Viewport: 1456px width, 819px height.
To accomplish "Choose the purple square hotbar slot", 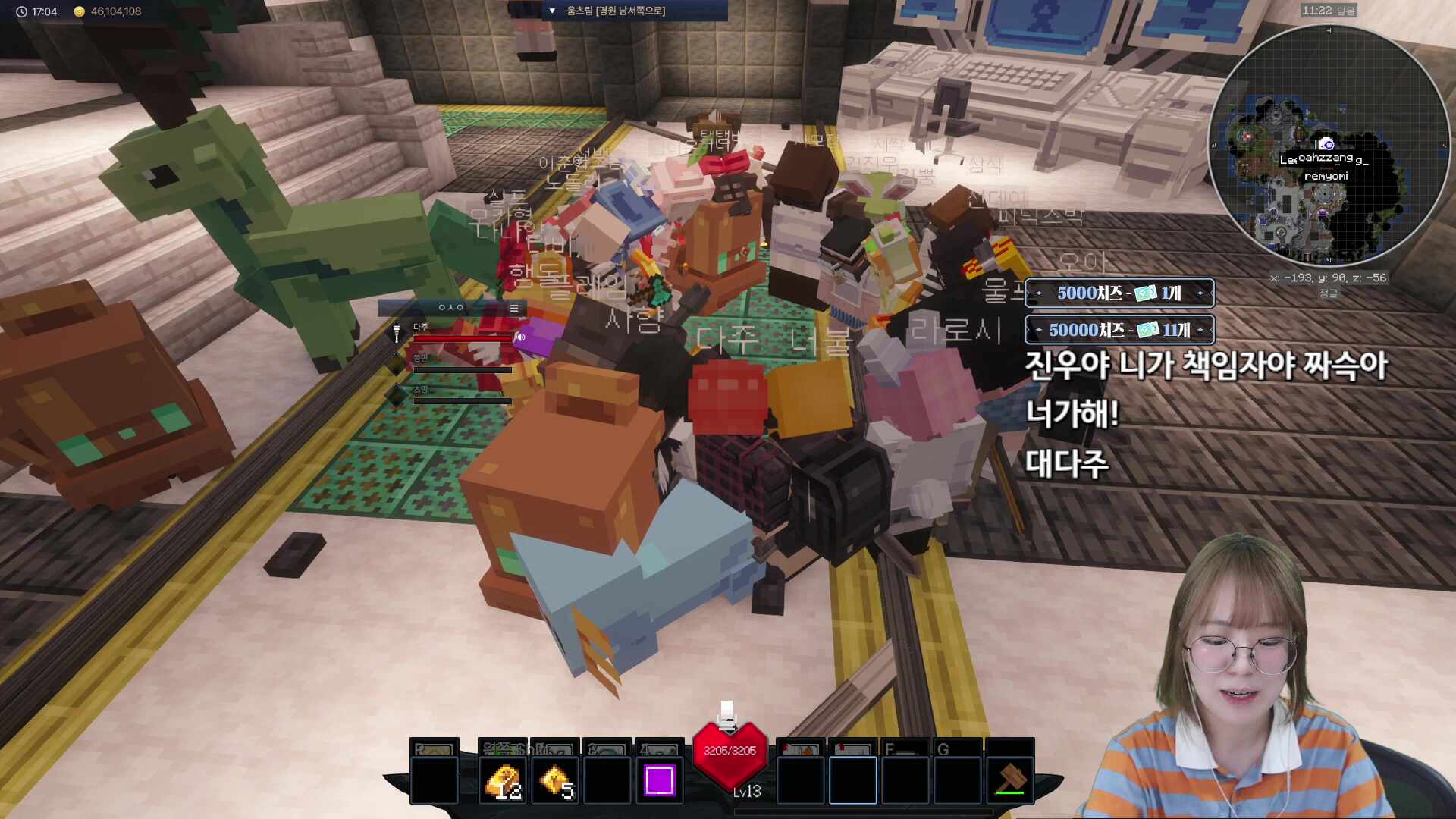I will coord(659,780).
